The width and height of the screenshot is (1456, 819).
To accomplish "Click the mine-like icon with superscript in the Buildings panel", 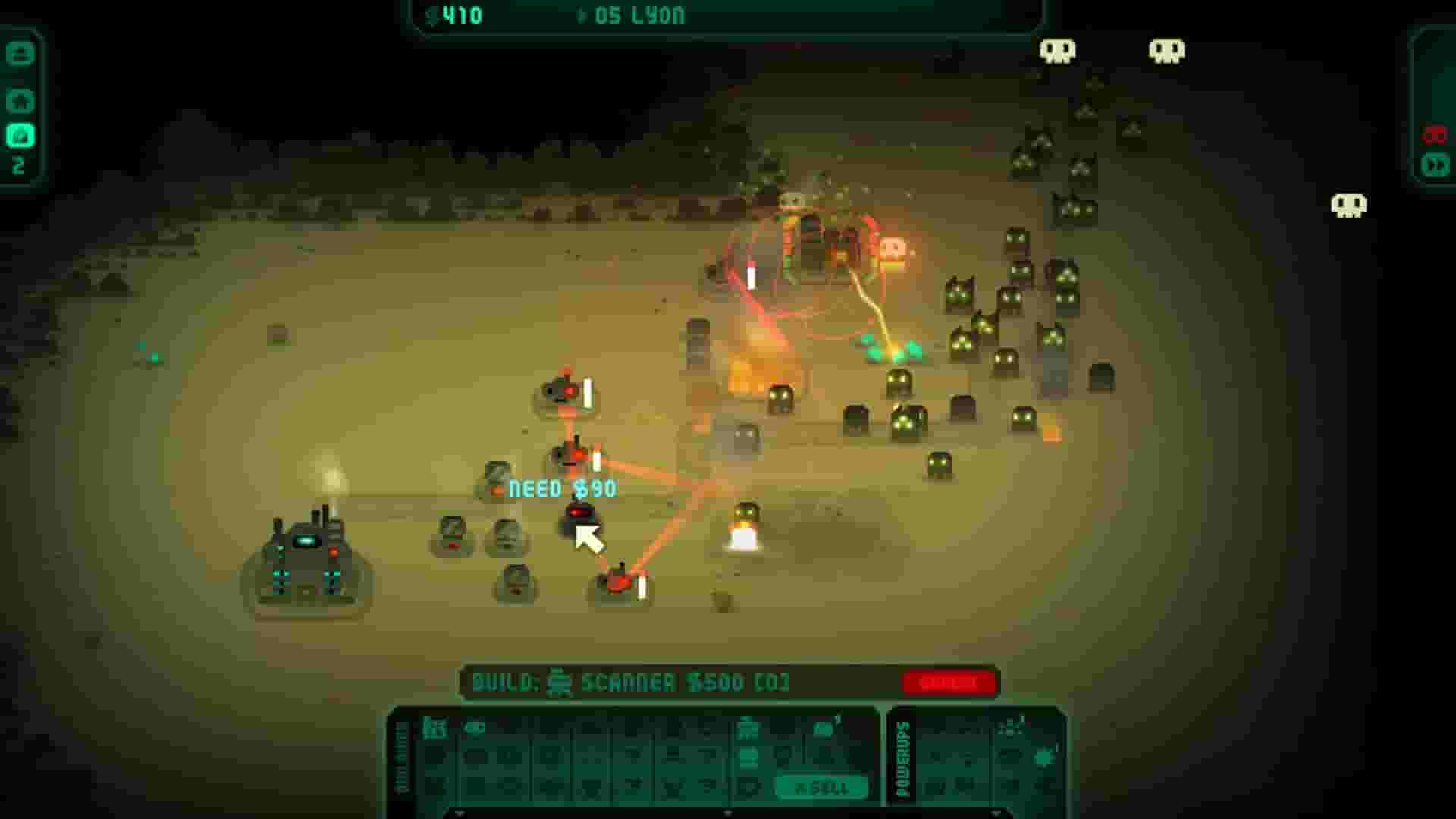I will (x=824, y=729).
